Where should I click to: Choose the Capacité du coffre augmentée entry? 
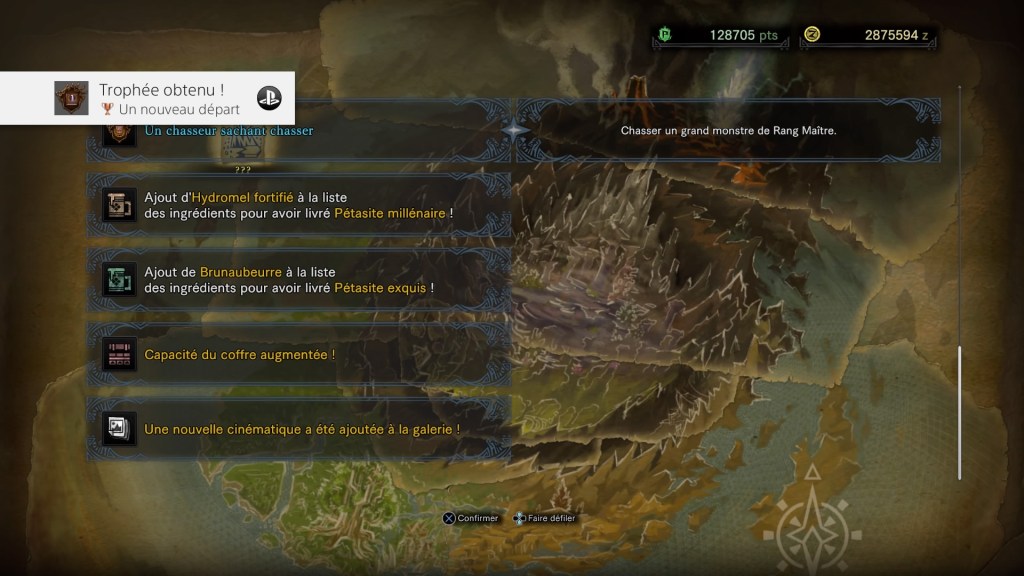point(300,355)
